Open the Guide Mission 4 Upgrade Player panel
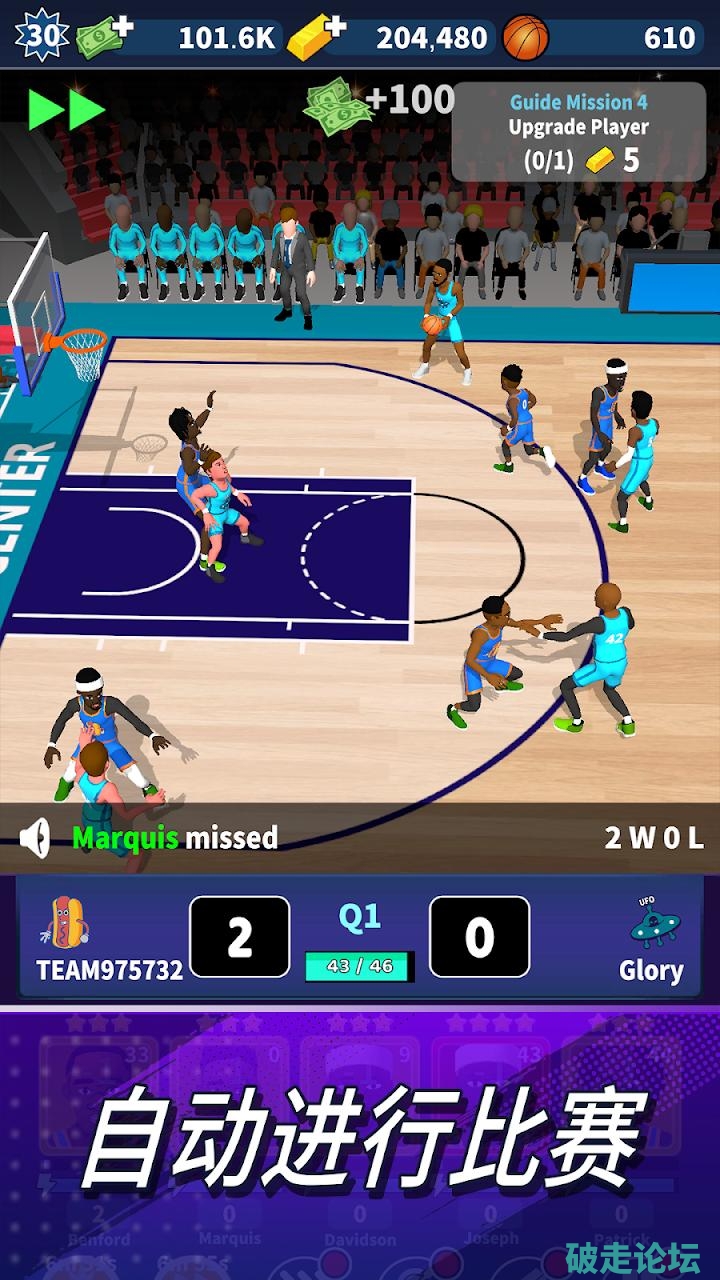This screenshot has height=1280, width=720. [578, 131]
